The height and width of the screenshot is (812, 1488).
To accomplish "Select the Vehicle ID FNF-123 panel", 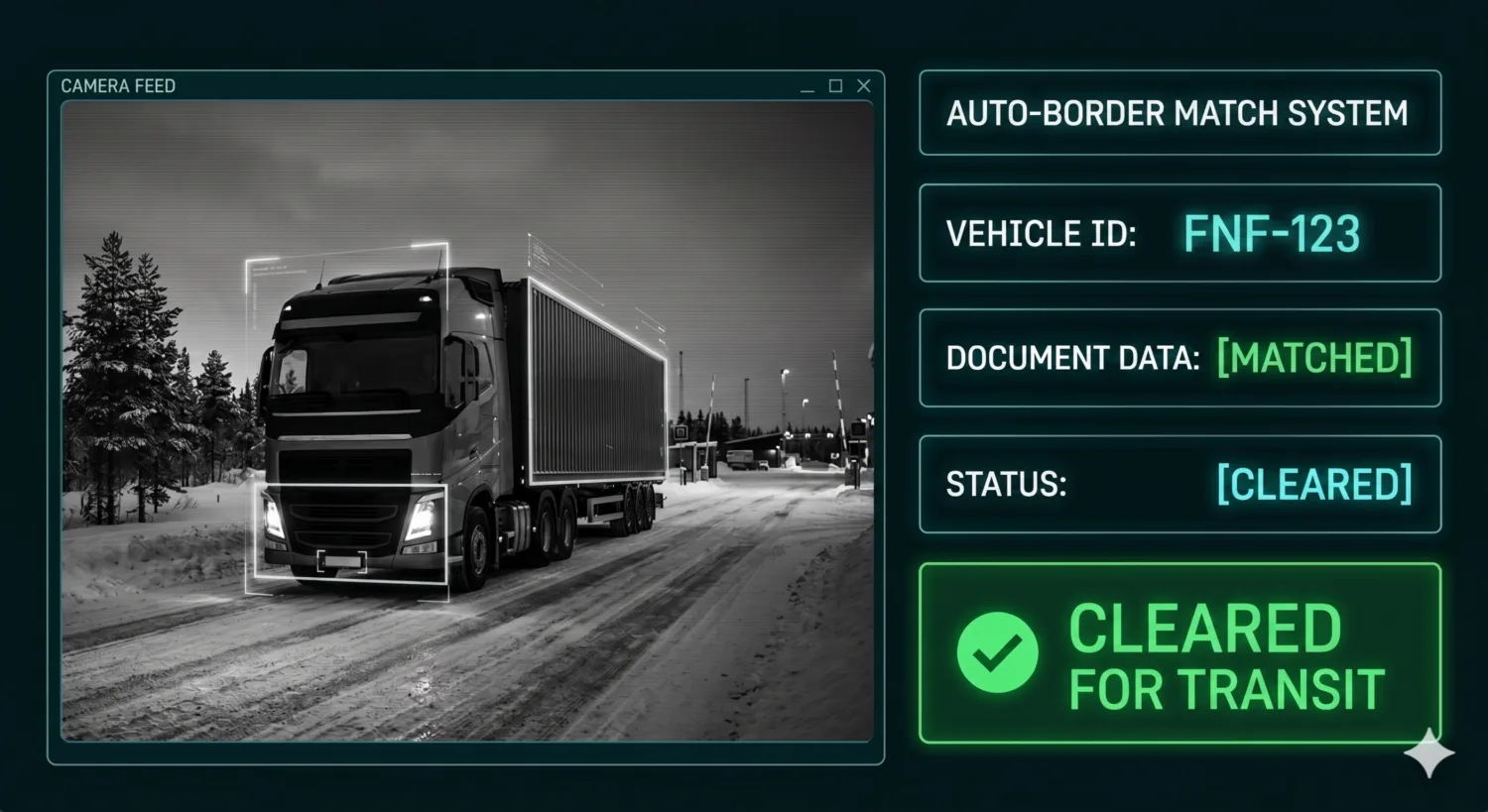I will click(1179, 233).
